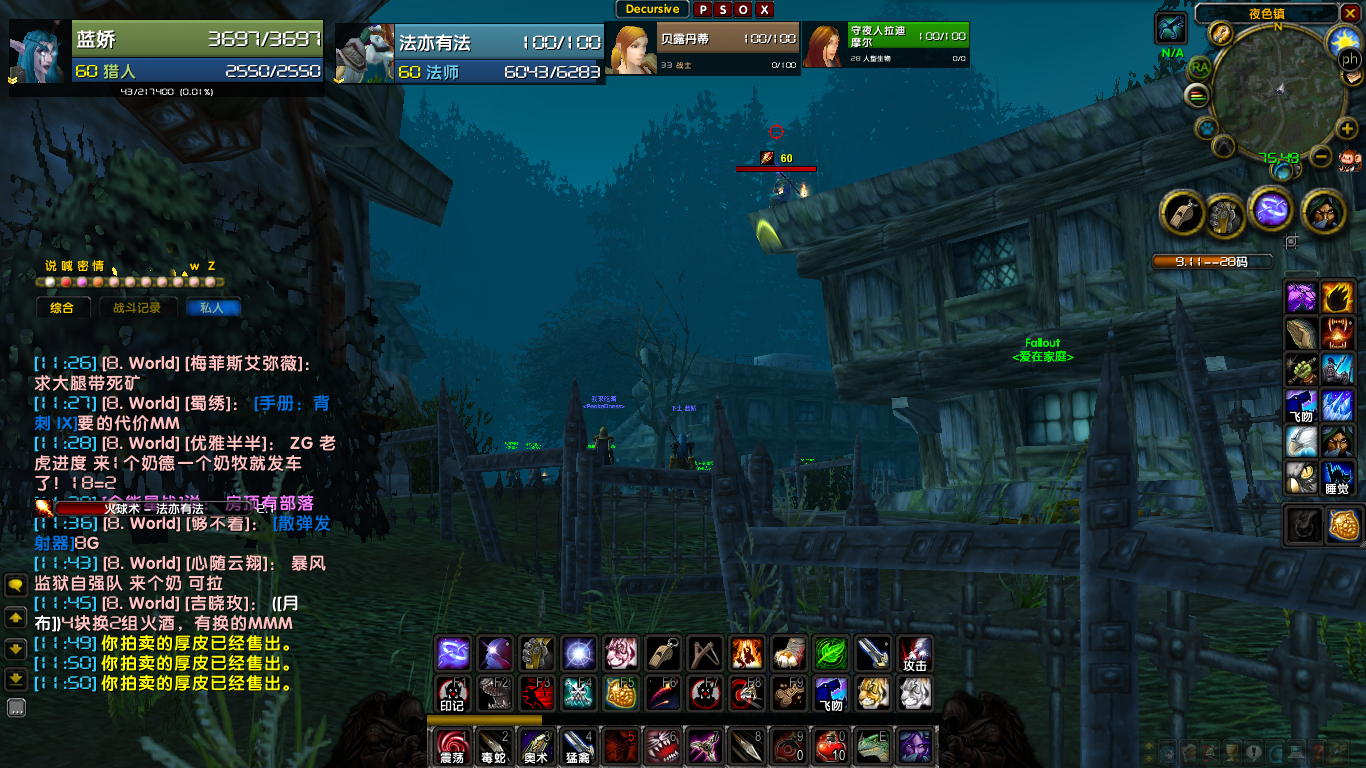Screen dimensions: 1366x768
Task: Cast the 奥术 shot ability
Action: coord(536,746)
